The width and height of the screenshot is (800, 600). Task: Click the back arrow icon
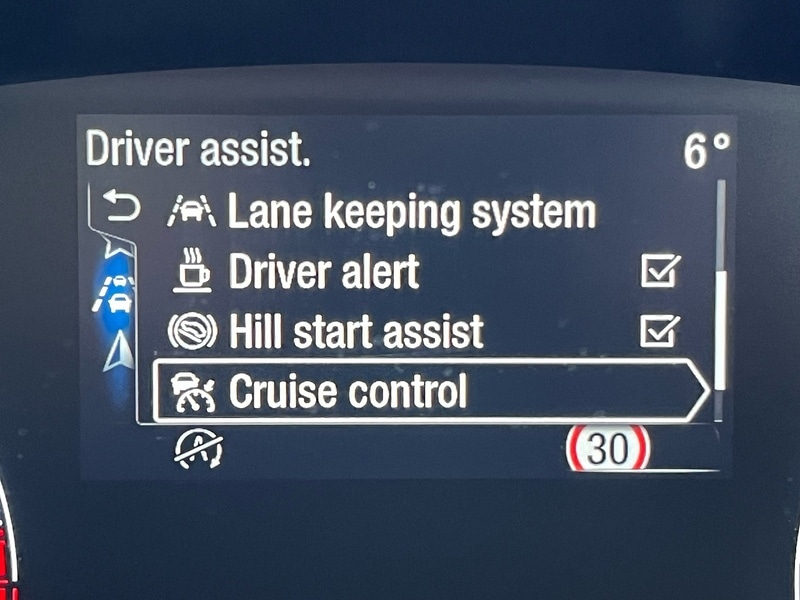pos(122,208)
